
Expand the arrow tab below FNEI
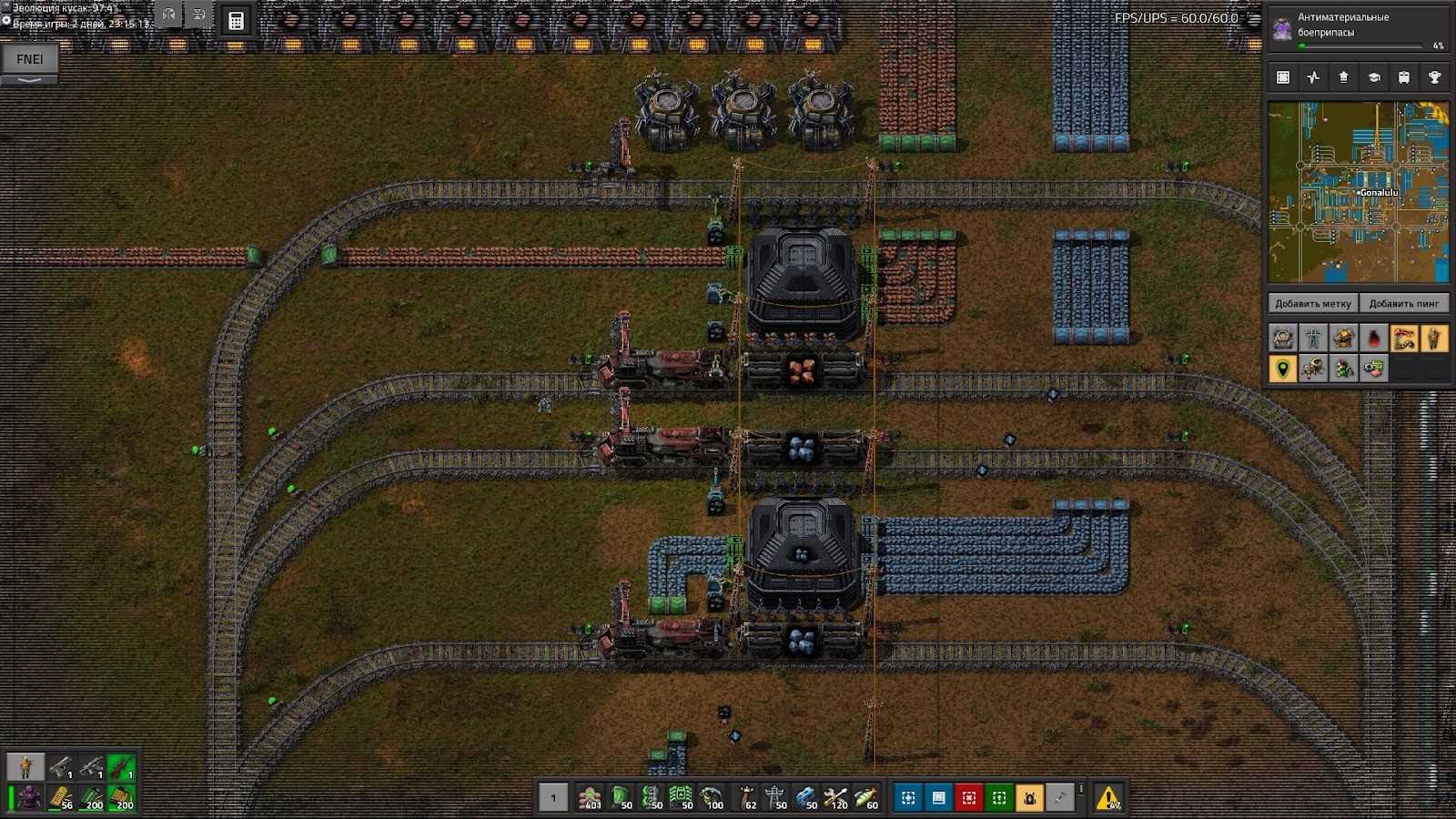[x=29, y=80]
